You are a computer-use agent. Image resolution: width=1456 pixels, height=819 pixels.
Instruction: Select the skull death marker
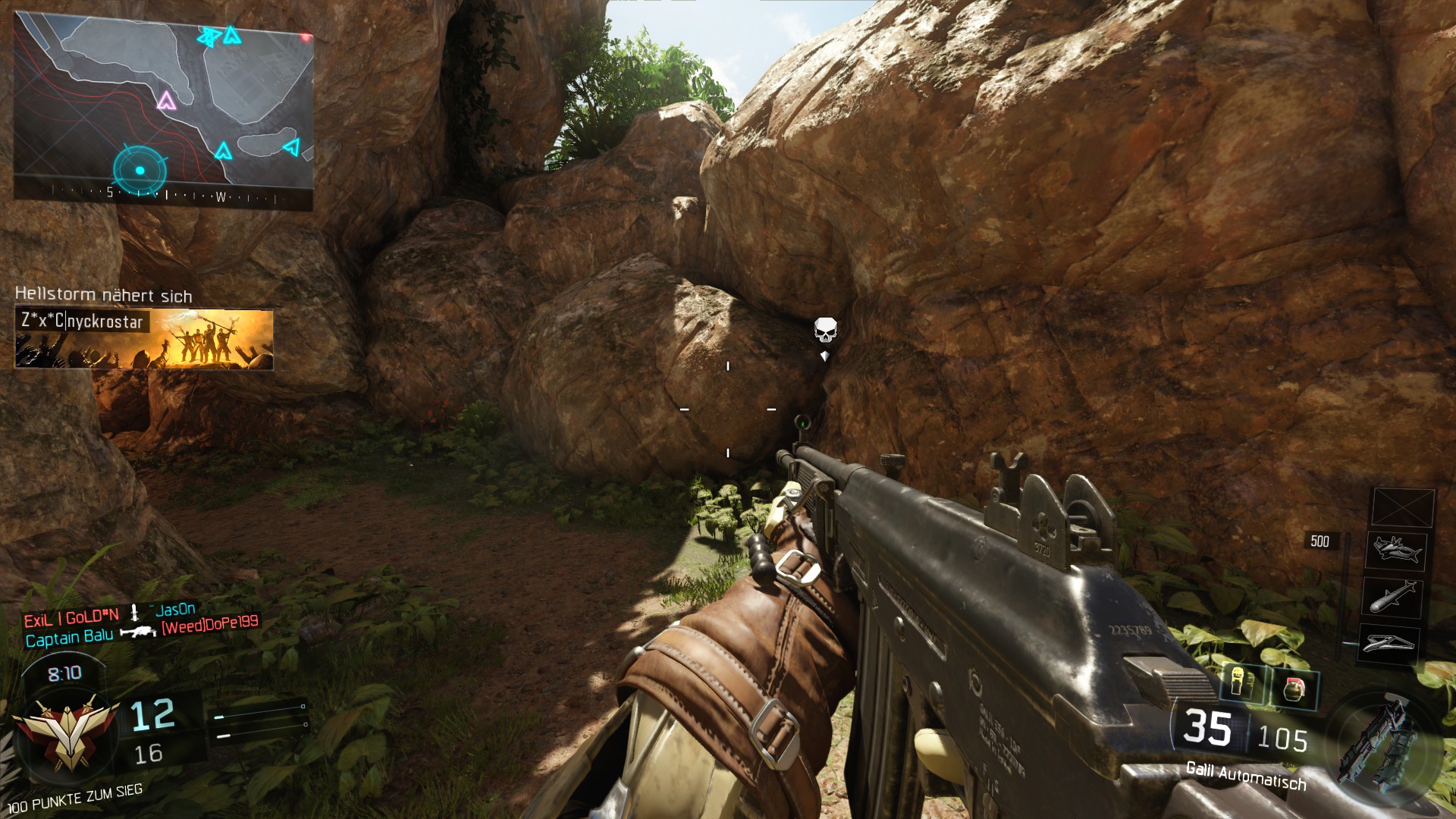click(825, 330)
